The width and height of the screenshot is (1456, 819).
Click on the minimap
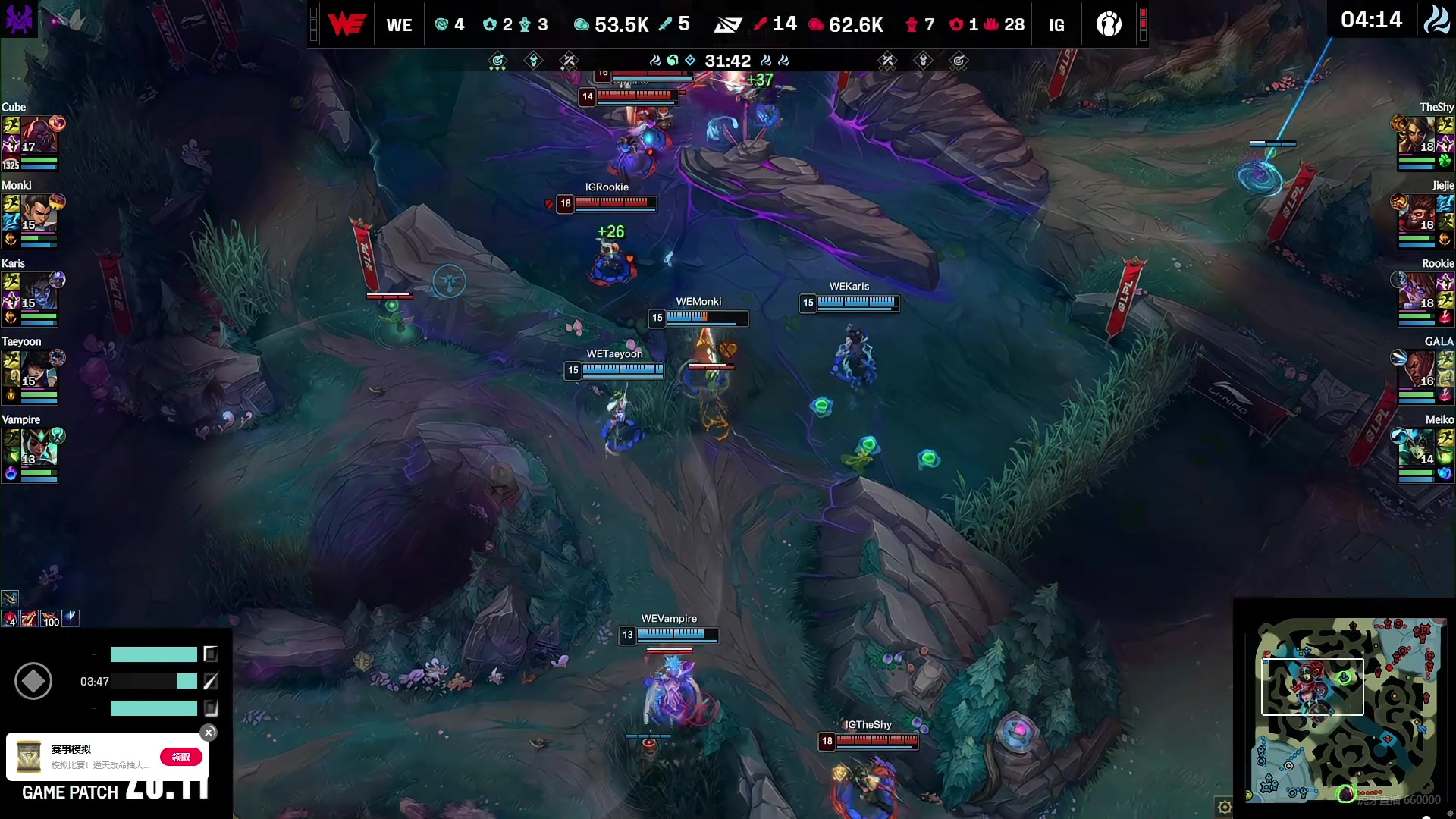(1346, 709)
